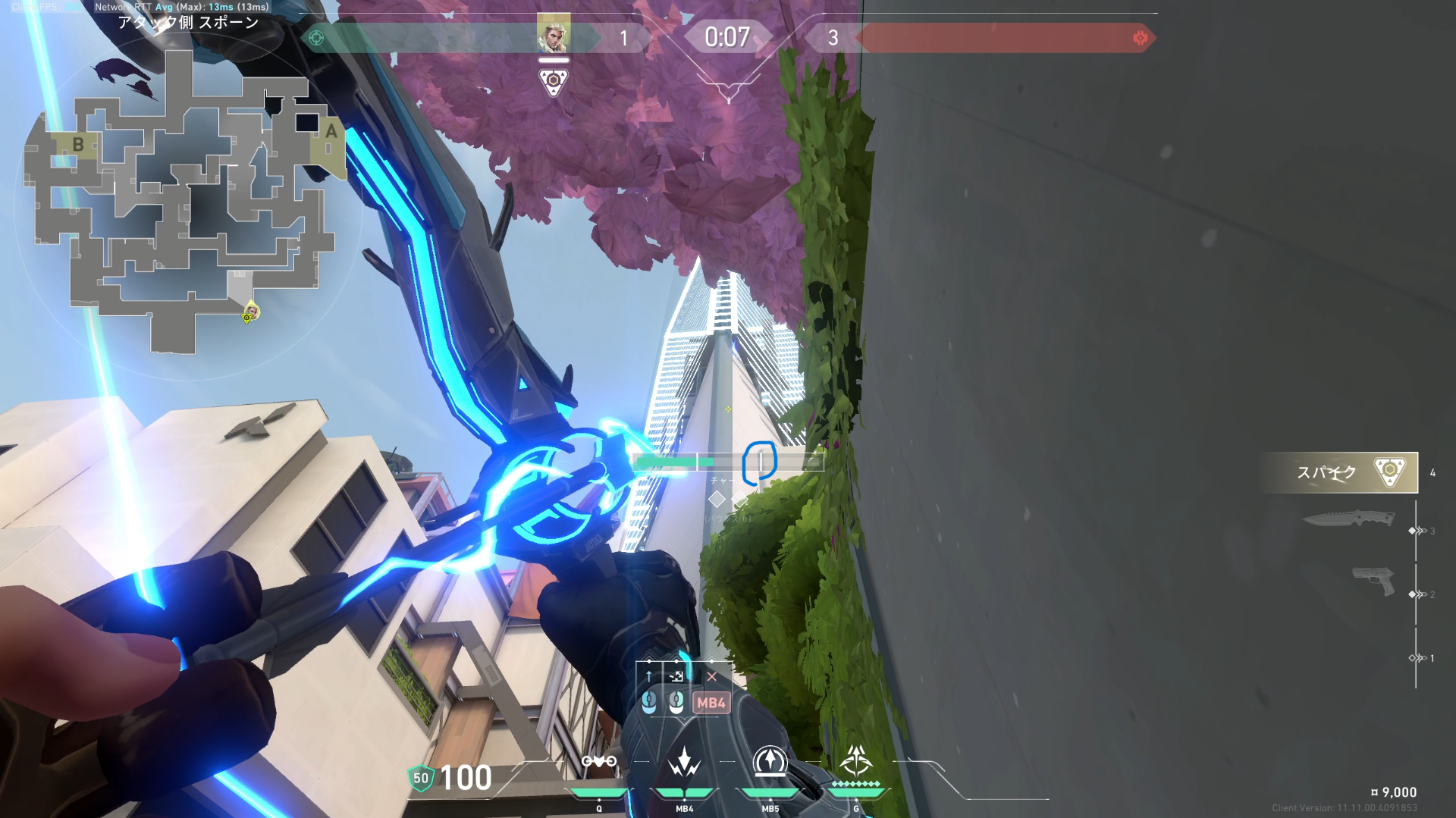The width and height of the screenshot is (1456, 818).
Task: Click the player agent marker on minimap
Action: (251, 311)
